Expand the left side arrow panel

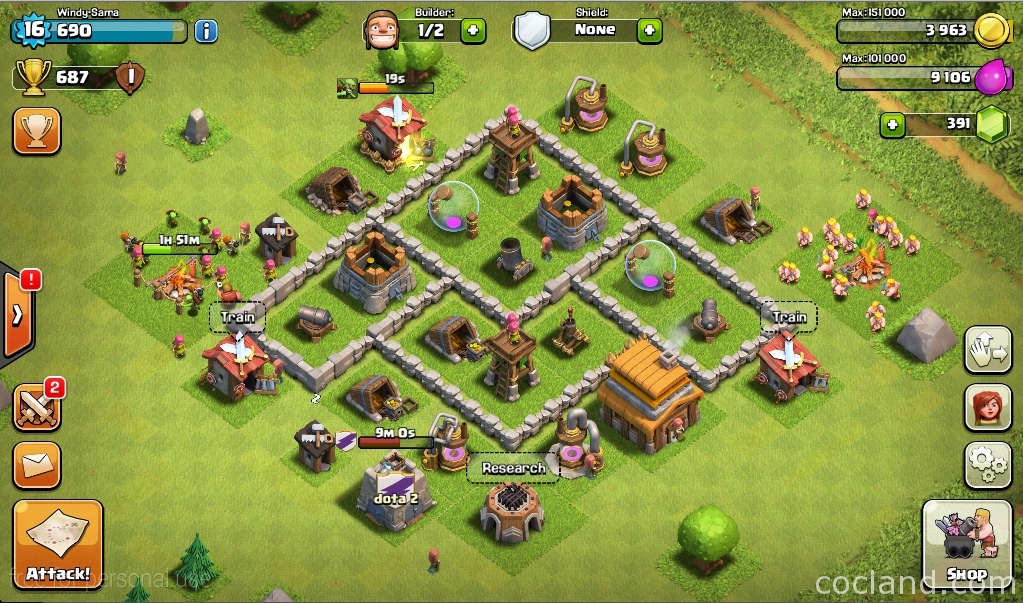click(17, 315)
